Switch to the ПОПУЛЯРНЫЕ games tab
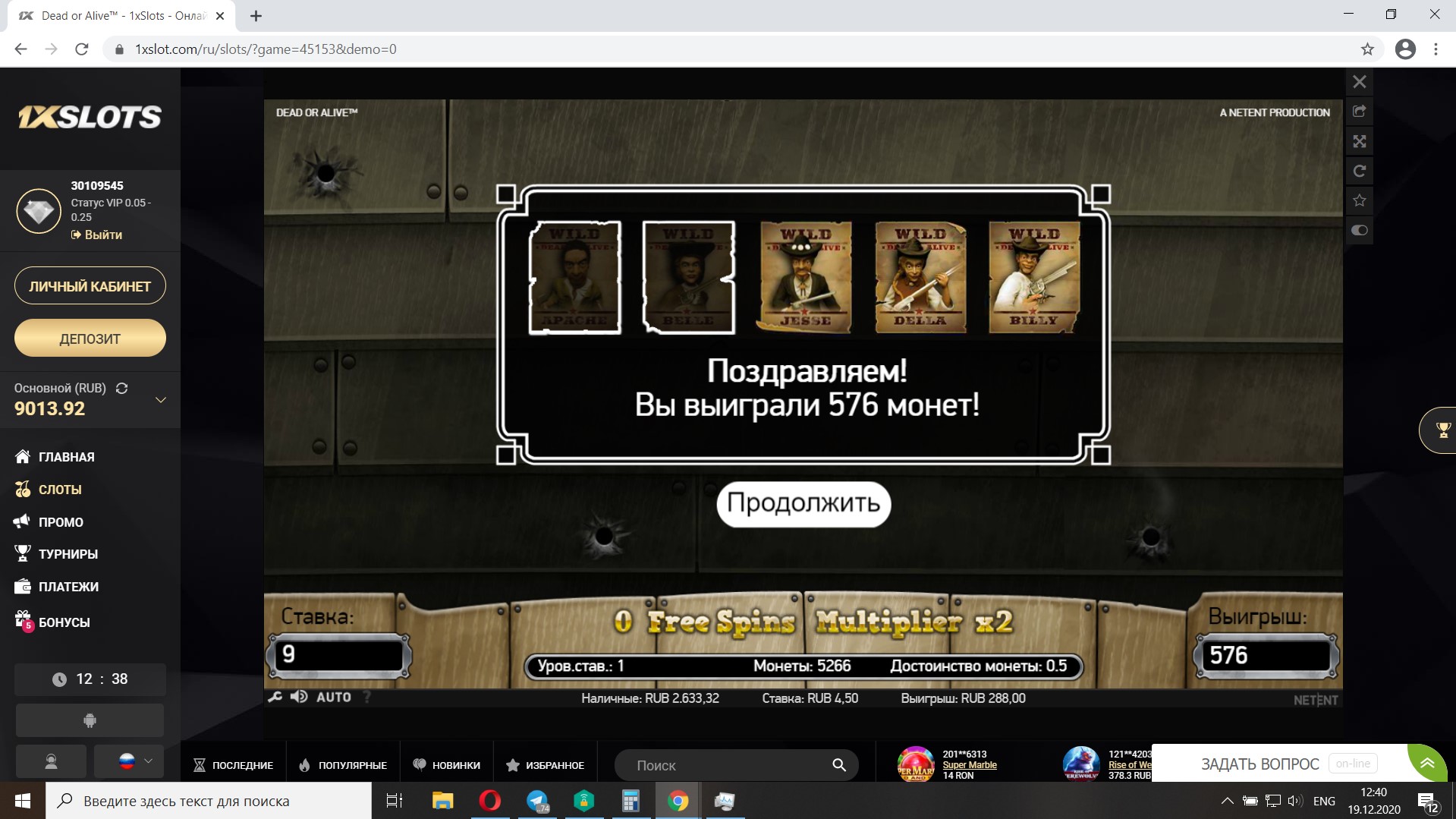Image resolution: width=1456 pixels, height=819 pixels. (x=343, y=765)
